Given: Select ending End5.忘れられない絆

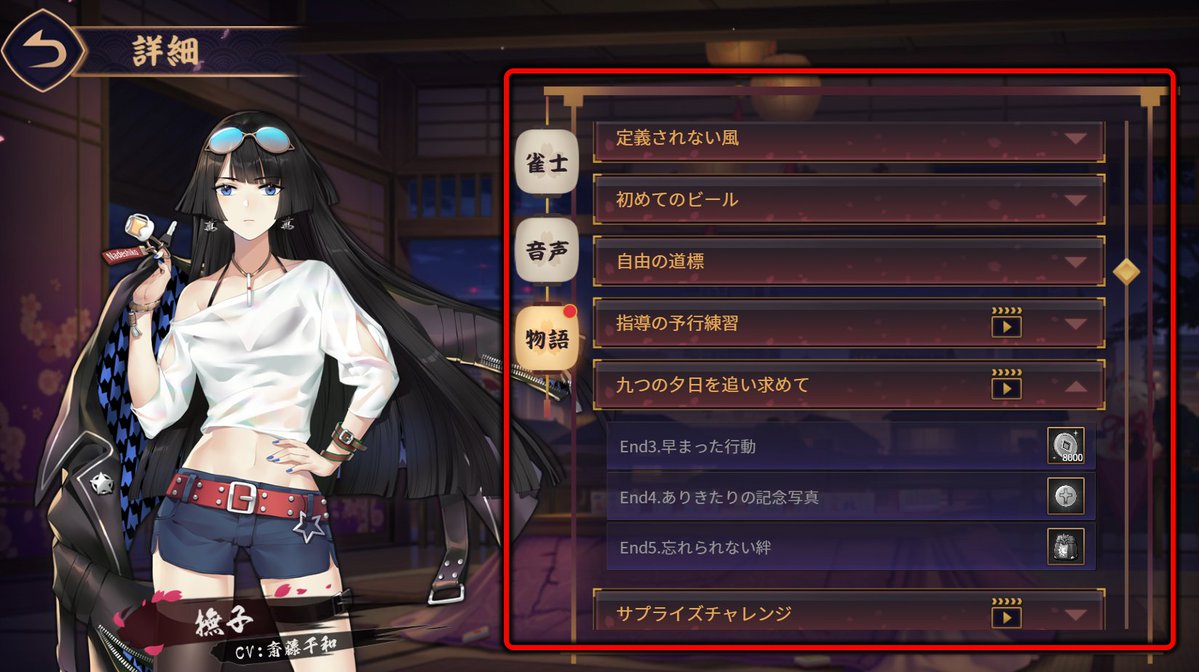Looking at the screenshot, I should pyautogui.click(x=822, y=547).
